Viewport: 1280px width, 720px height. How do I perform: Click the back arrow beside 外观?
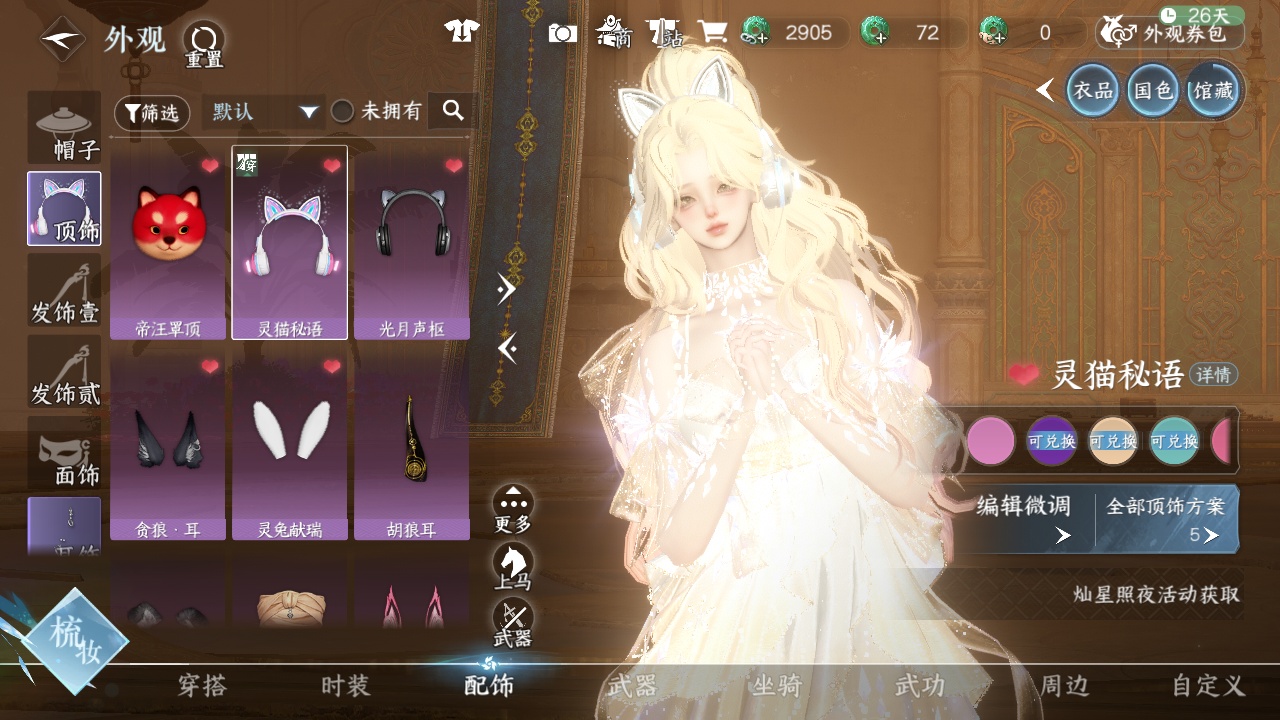click(x=62, y=40)
